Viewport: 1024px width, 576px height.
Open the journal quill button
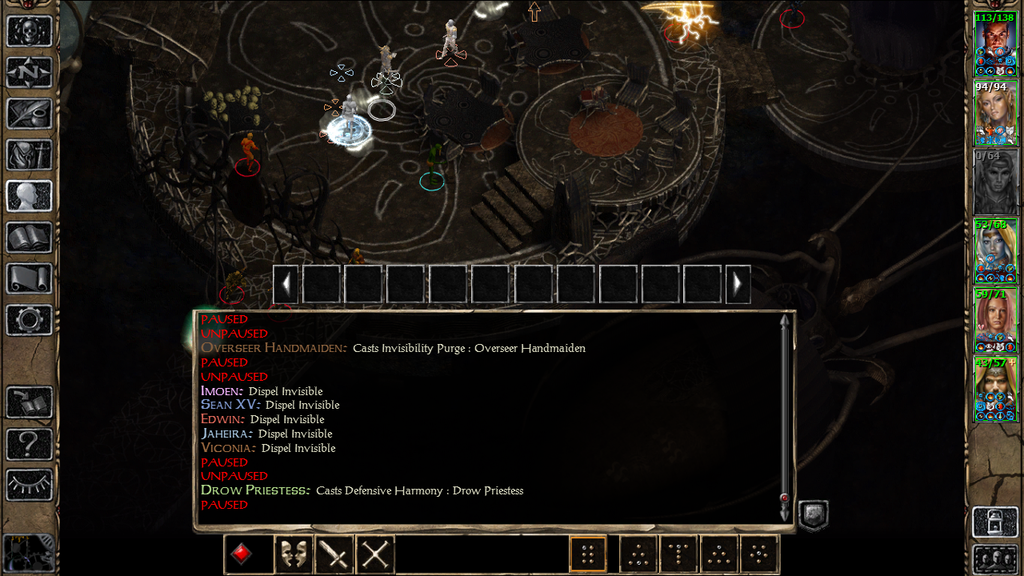tap(28, 113)
